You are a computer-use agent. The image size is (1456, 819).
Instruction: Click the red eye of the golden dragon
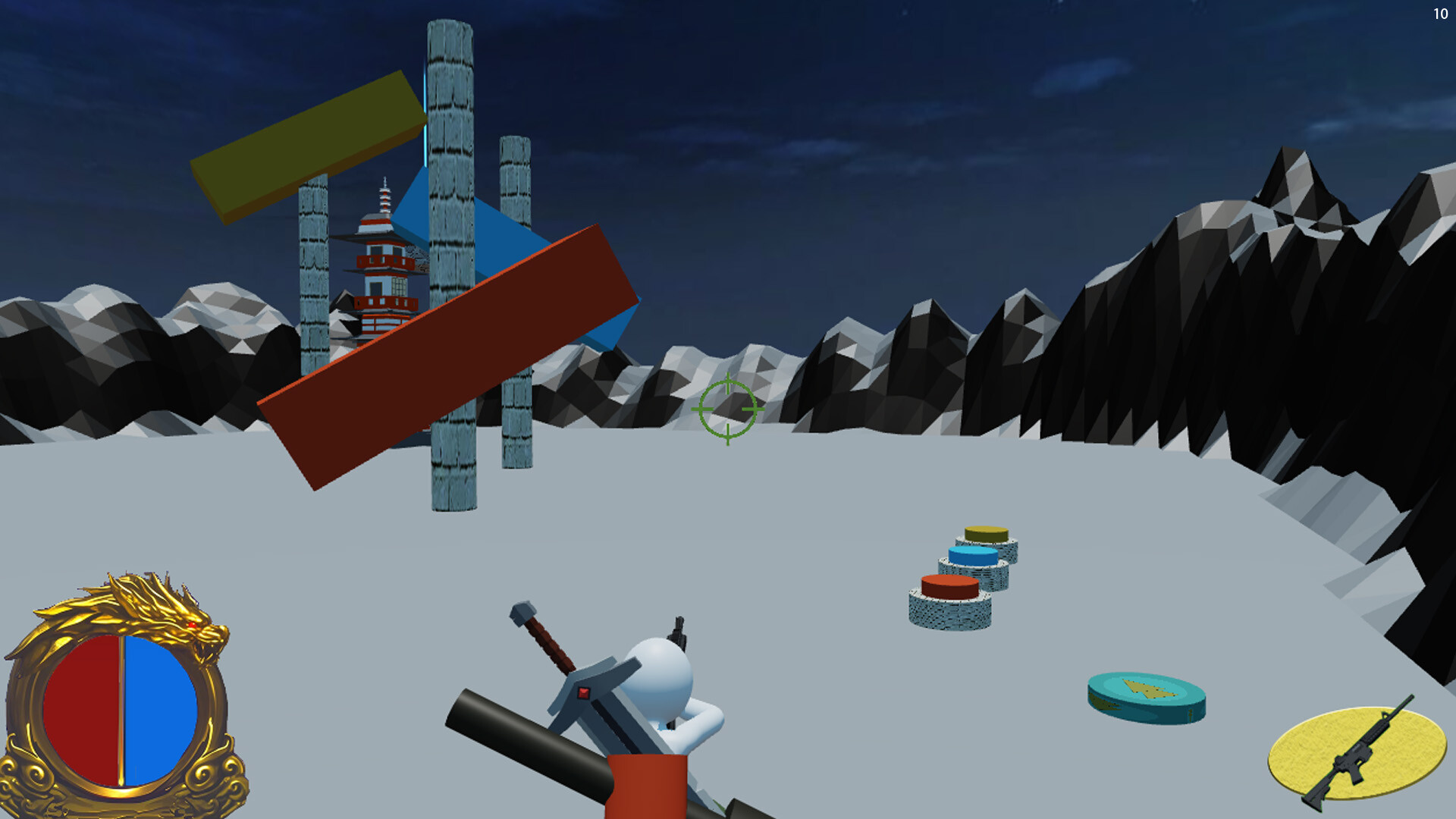(x=192, y=625)
